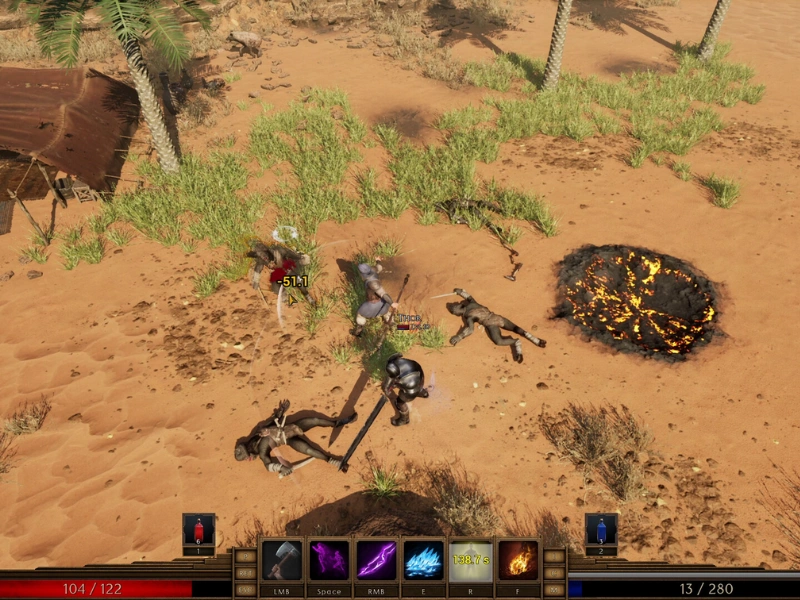The width and height of the screenshot is (800, 600).
Task: Activate the purple shadow dash ability
Action: point(329,561)
